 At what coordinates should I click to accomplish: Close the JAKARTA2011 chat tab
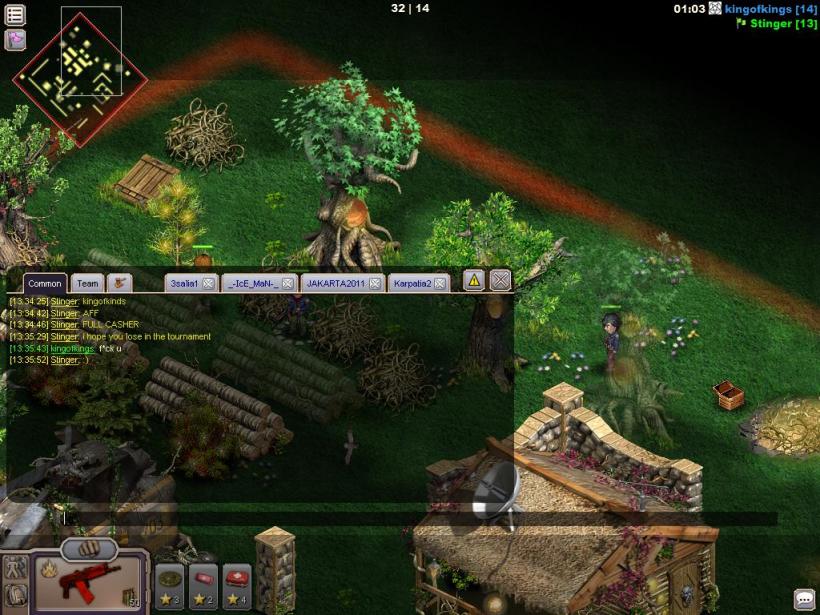click(x=374, y=284)
